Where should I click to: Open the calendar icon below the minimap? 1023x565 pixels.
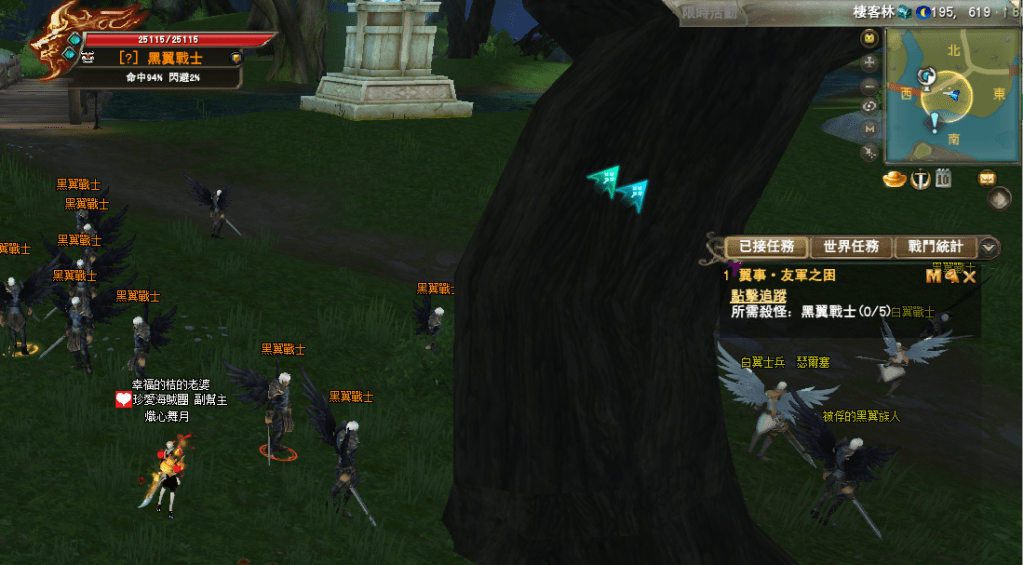click(943, 179)
